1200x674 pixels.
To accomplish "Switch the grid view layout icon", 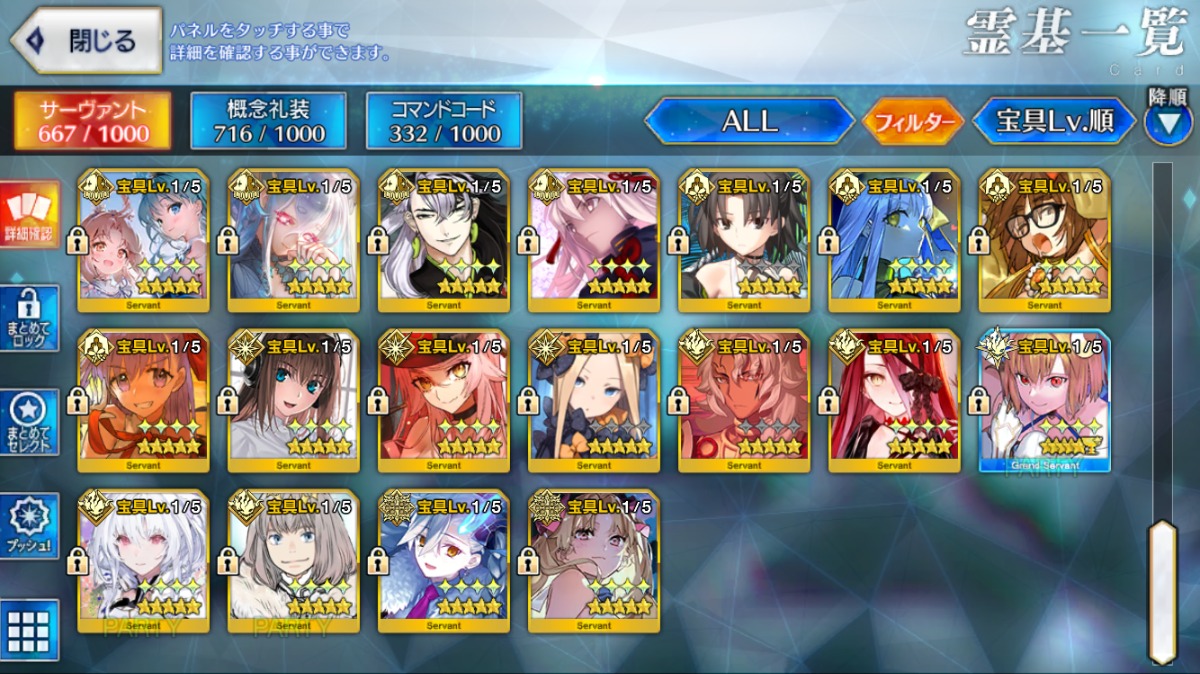I will tap(29, 629).
